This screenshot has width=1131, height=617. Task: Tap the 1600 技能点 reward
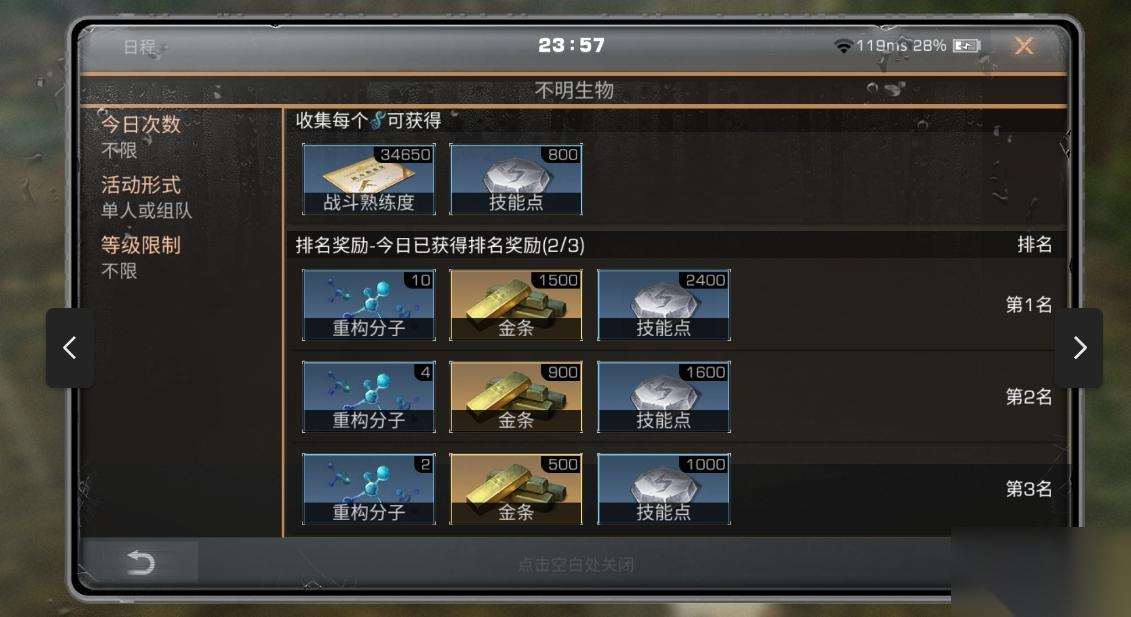664,397
